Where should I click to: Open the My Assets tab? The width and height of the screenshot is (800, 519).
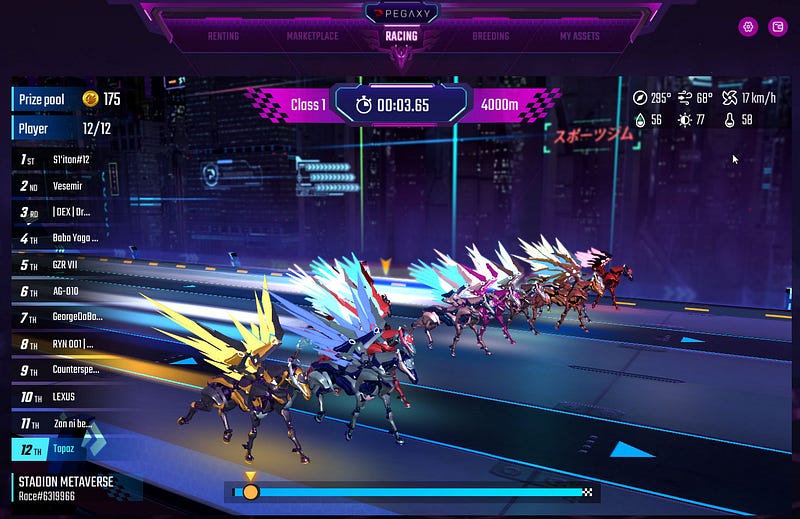[x=580, y=36]
